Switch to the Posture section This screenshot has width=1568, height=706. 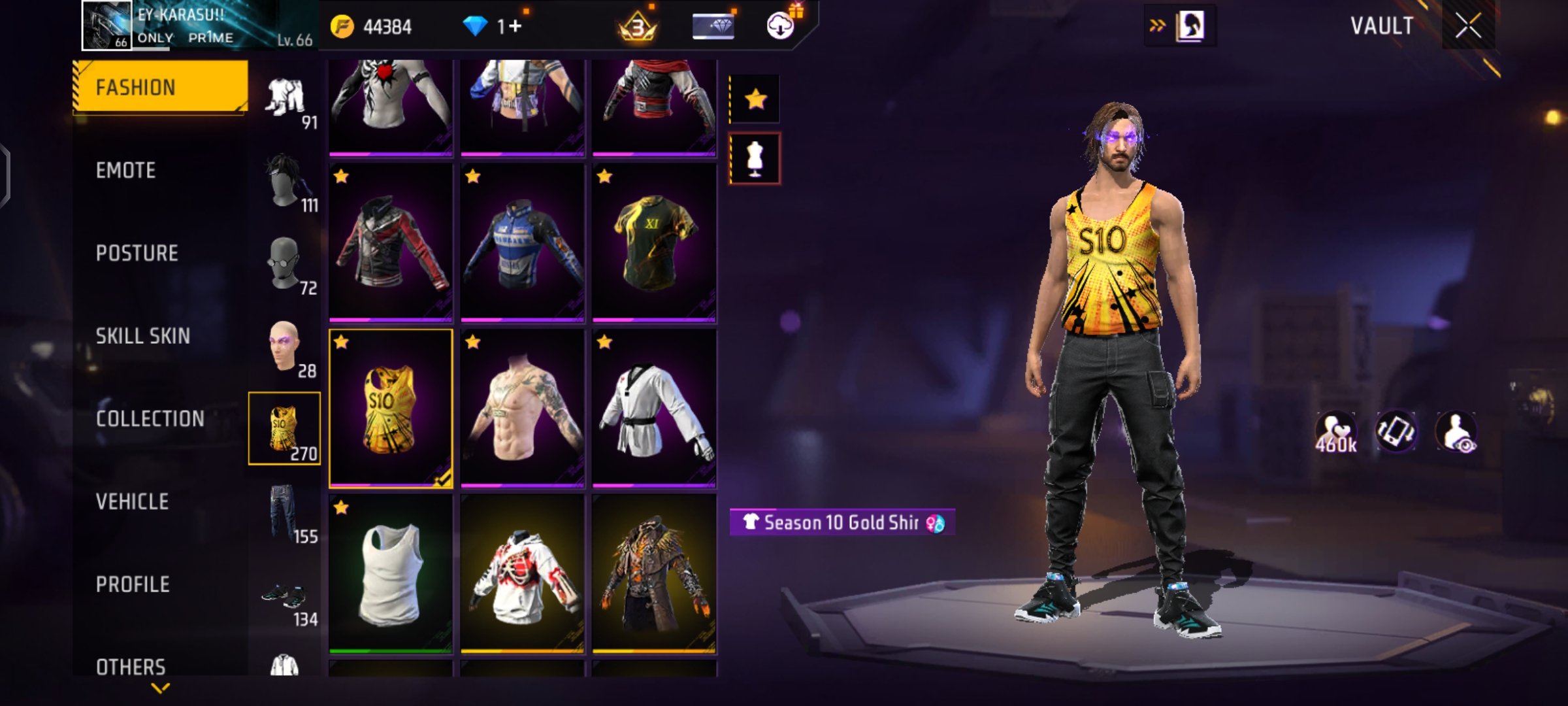tap(137, 254)
